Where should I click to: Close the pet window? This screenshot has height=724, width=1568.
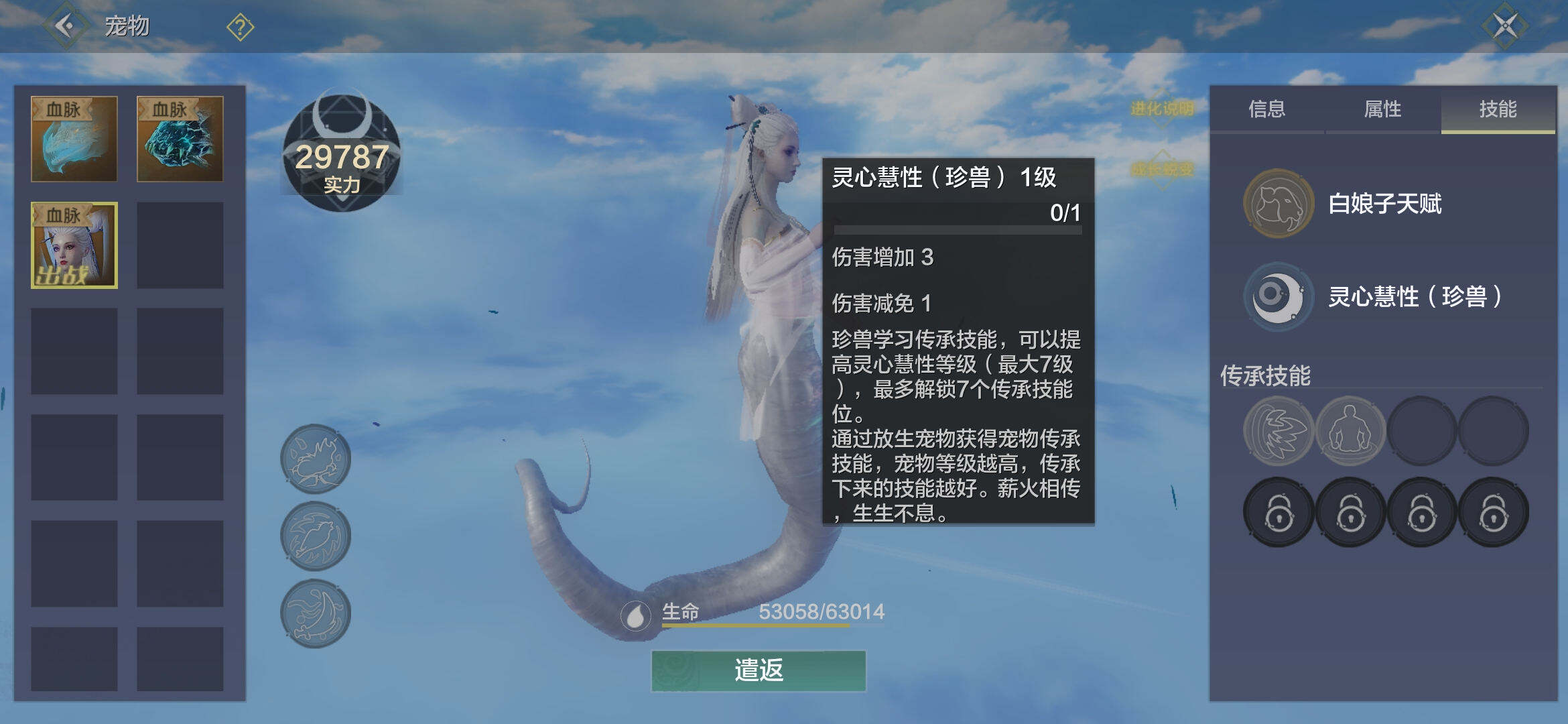(1504, 27)
